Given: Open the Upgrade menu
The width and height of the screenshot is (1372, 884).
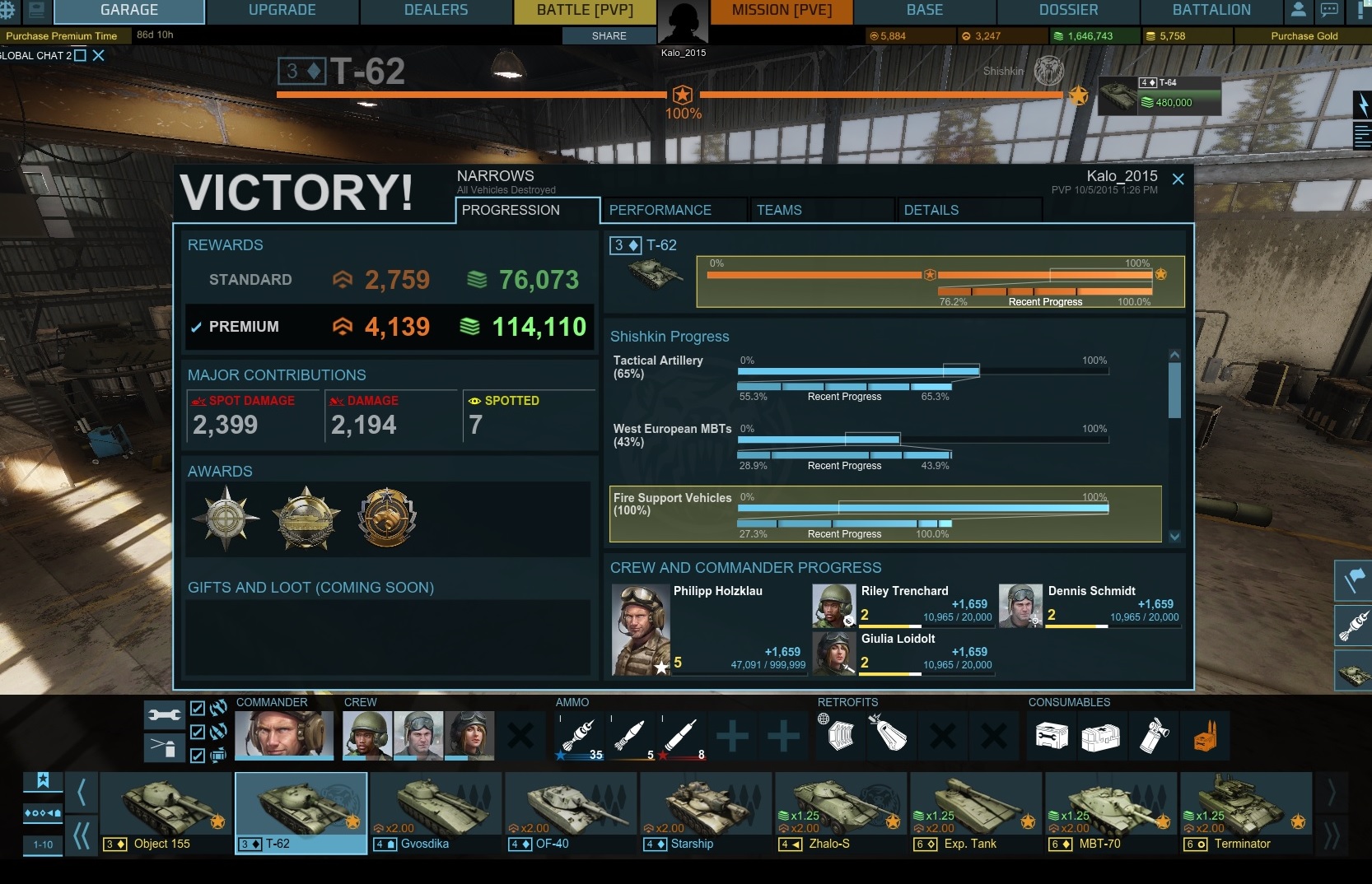Looking at the screenshot, I should [x=282, y=11].
